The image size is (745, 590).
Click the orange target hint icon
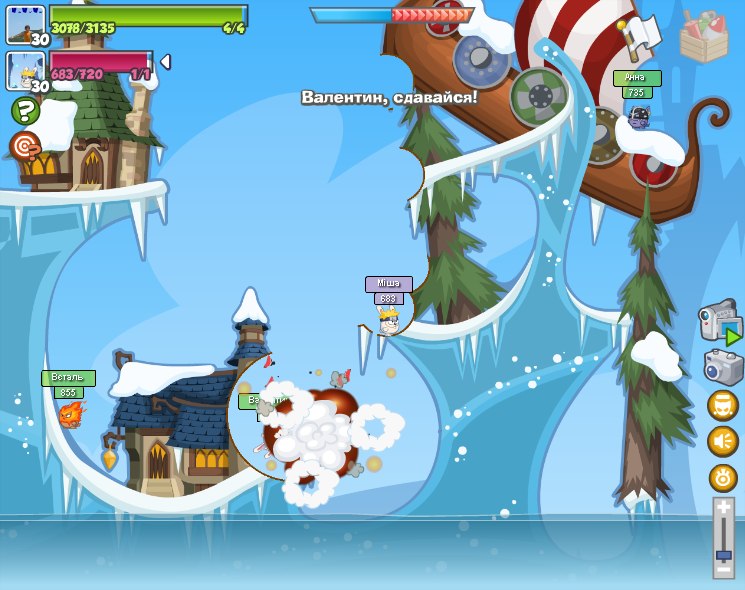tap(25, 146)
